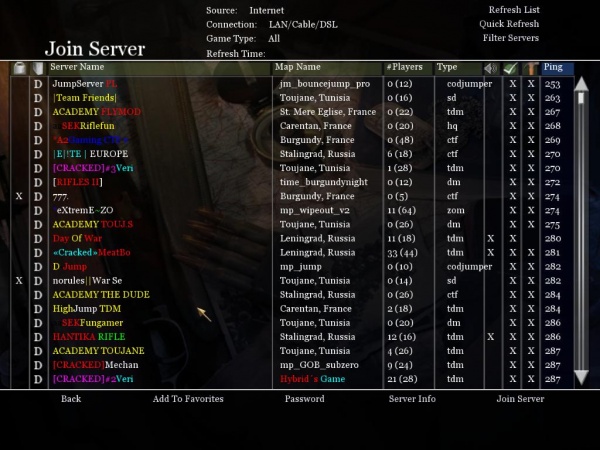Click the server list scrollbar down arrow

pyautogui.click(x=579, y=379)
